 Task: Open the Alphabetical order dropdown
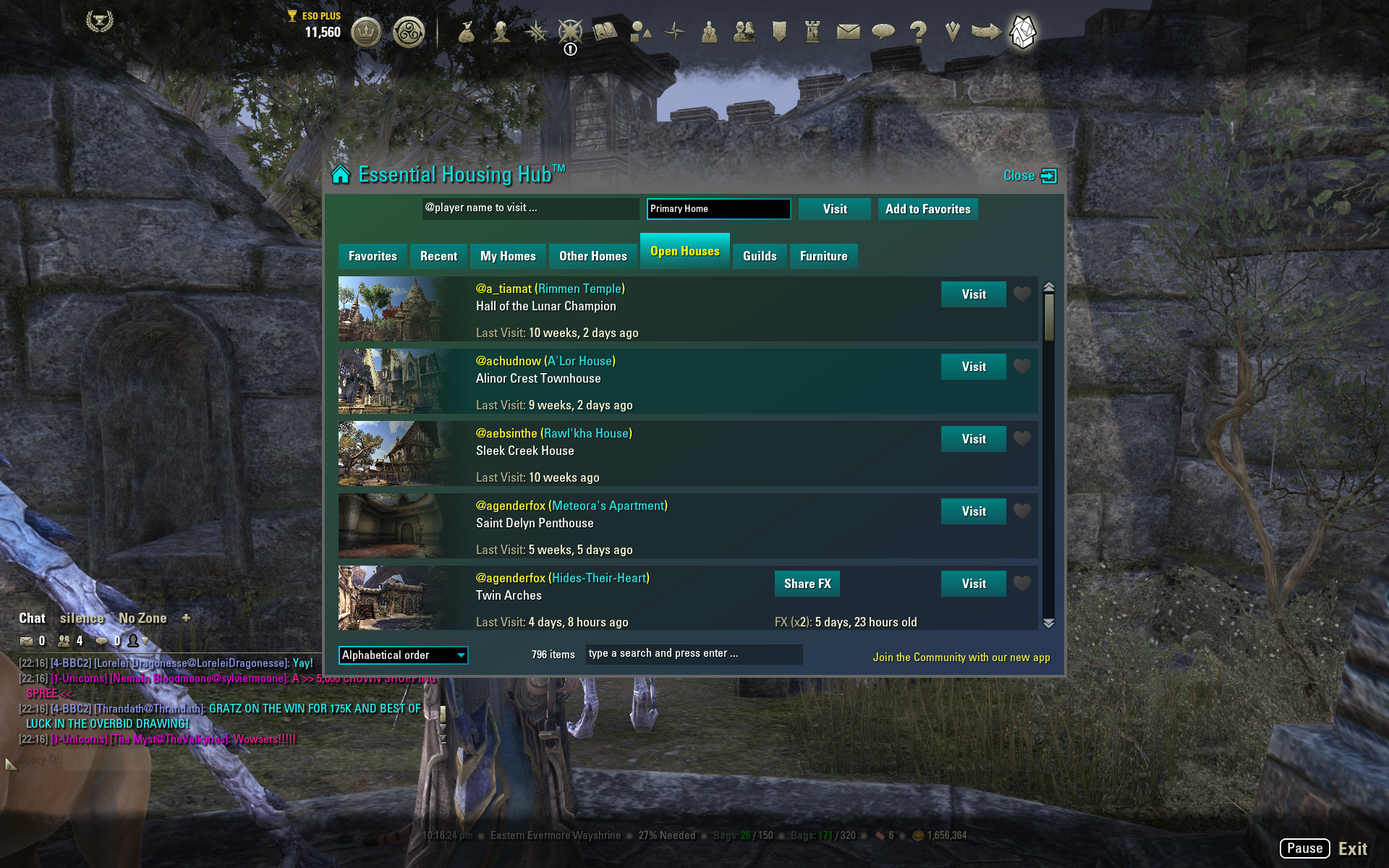[402, 655]
